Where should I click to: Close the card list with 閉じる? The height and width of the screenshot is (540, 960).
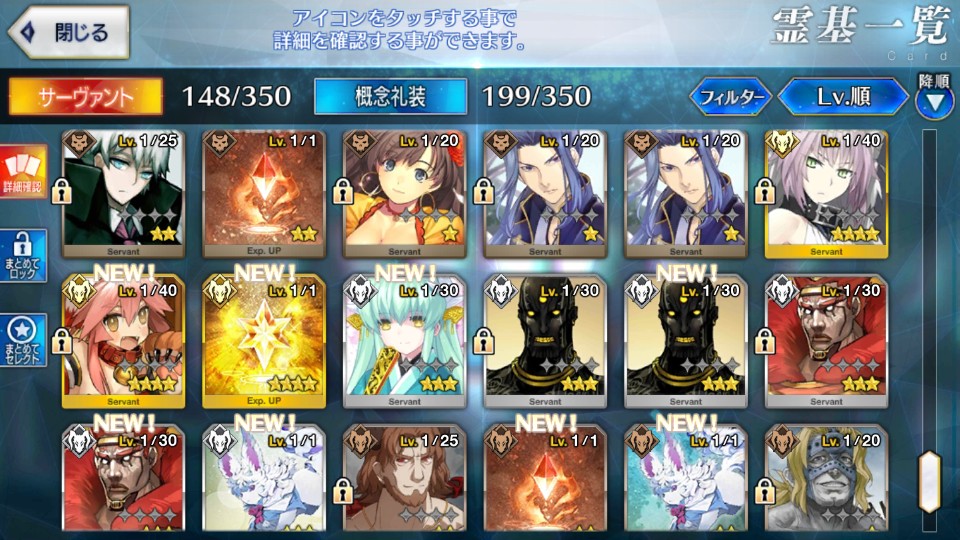pos(68,32)
